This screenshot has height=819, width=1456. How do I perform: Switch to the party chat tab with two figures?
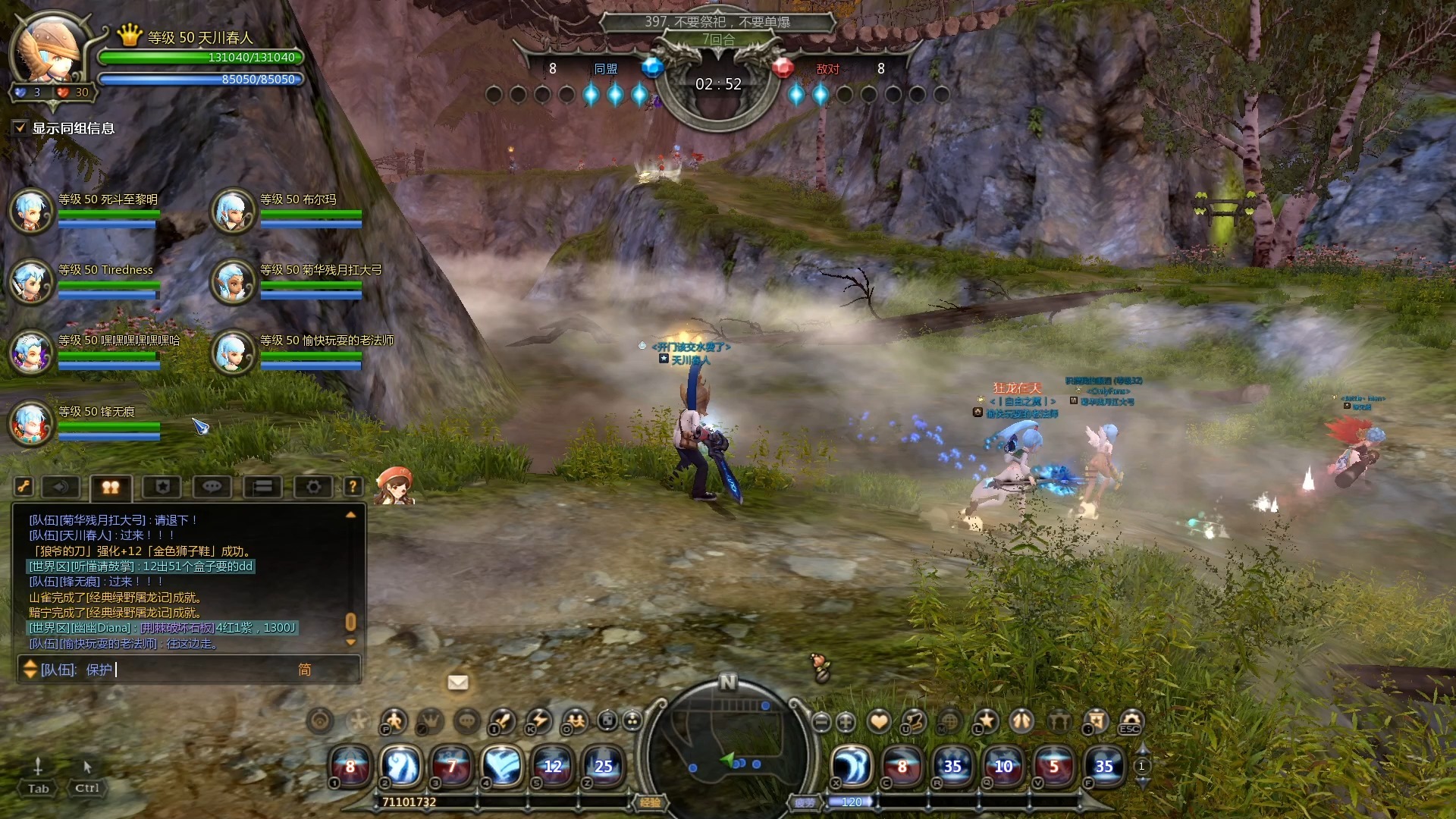pos(111,488)
